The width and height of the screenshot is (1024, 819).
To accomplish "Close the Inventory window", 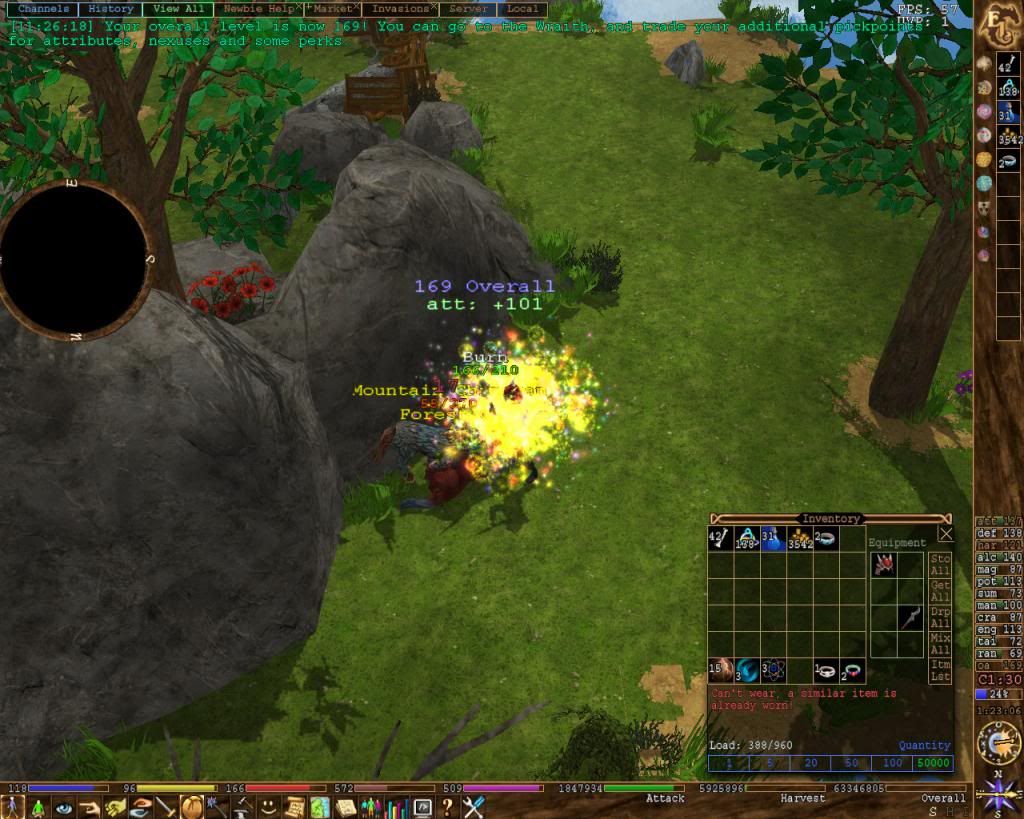I will pos(946,535).
